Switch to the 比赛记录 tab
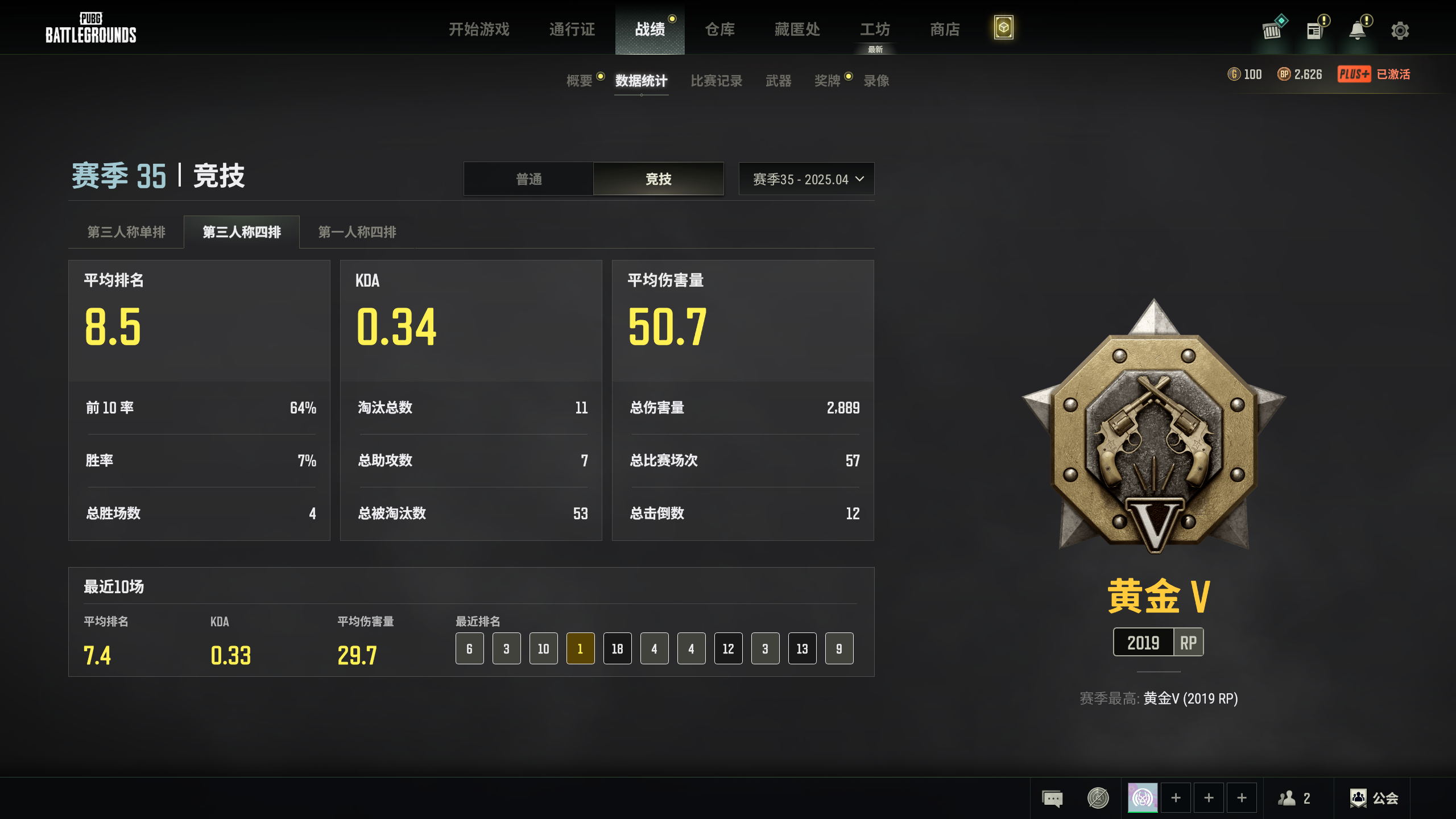The image size is (1456, 819). [716, 81]
